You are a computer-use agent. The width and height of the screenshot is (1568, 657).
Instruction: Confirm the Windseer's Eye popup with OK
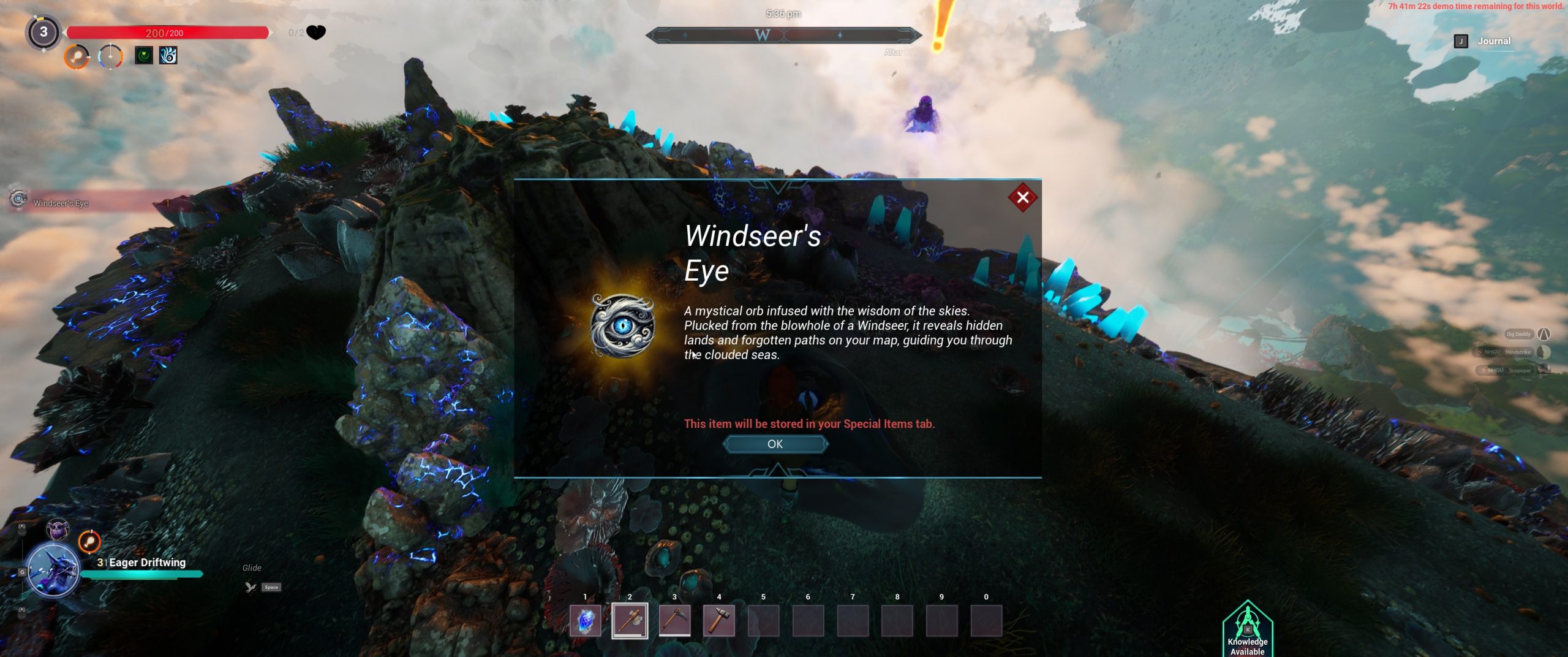click(775, 444)
